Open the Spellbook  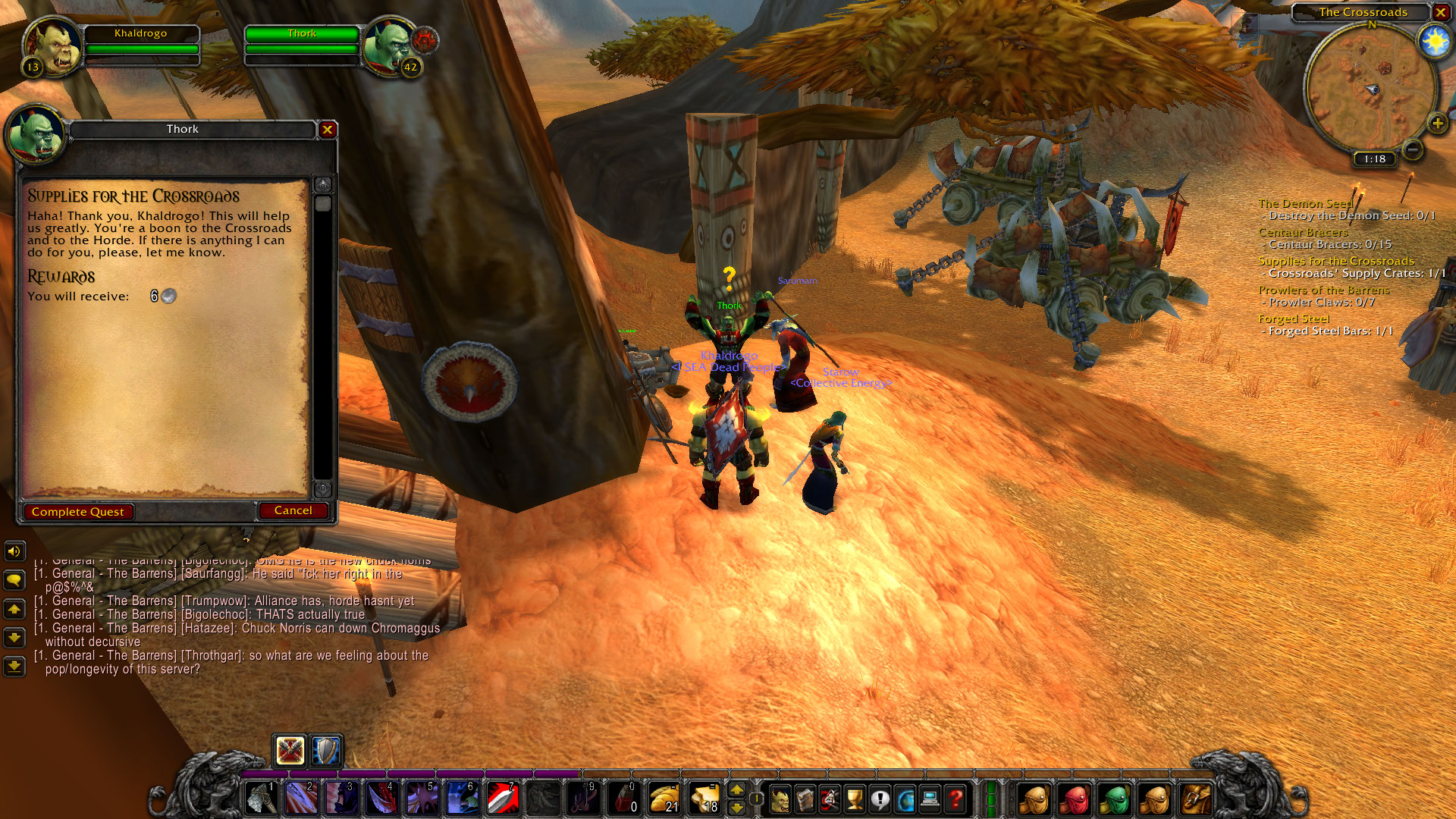coord(805,798)
